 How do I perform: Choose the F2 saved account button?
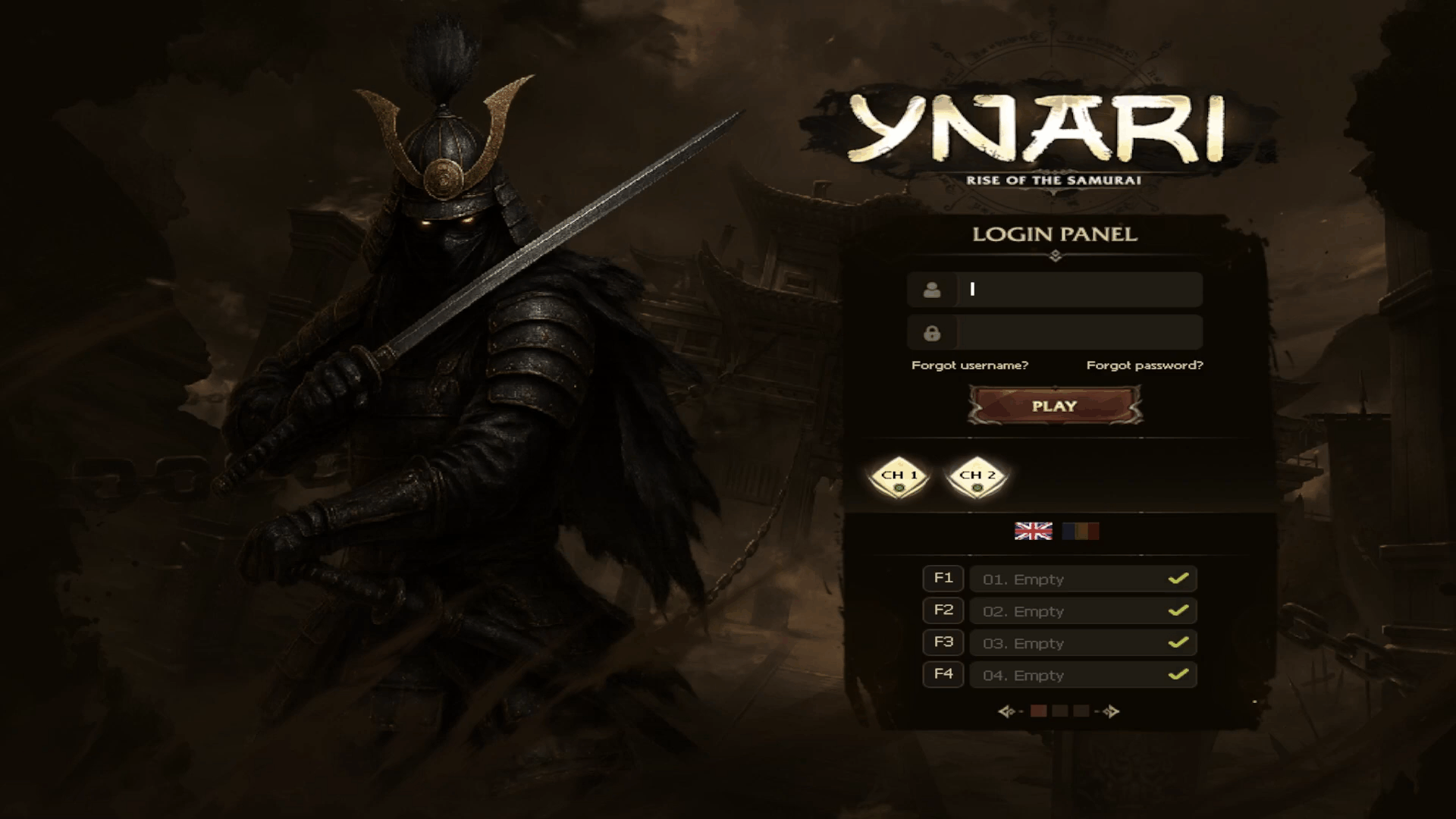click(x=943, y=610)
